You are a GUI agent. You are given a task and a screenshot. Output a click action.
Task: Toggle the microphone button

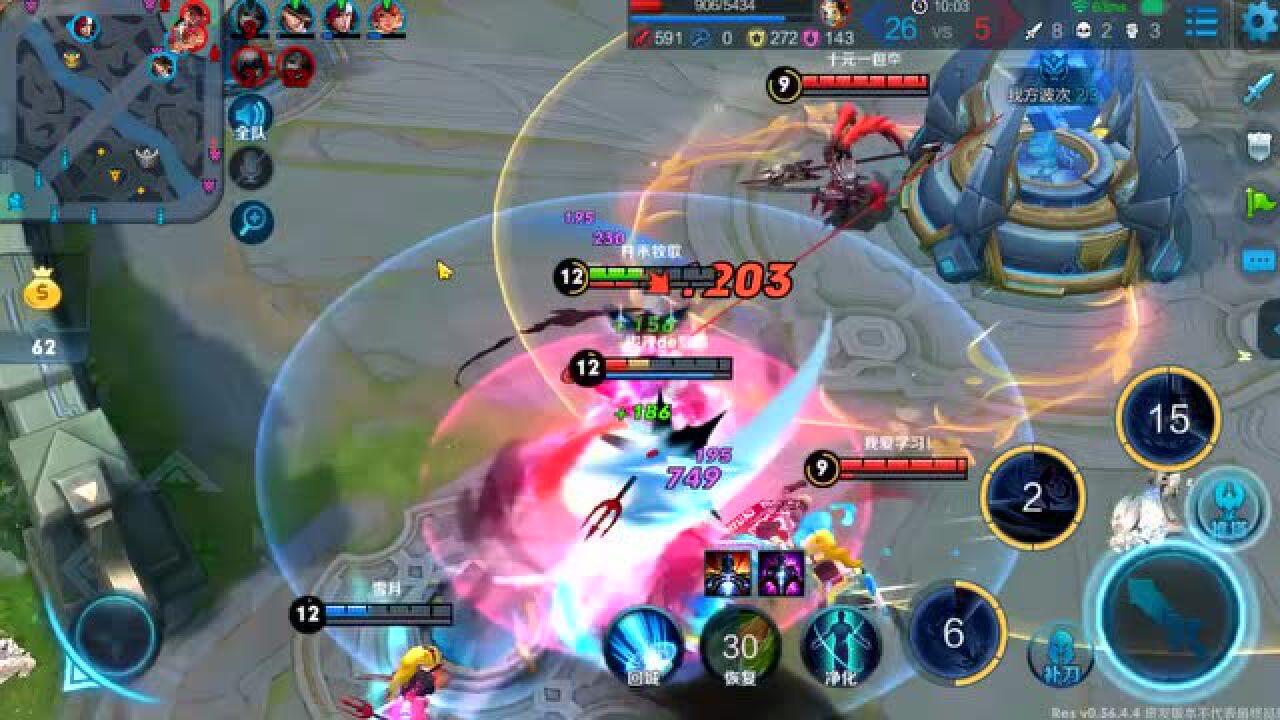(x=251, y=168)
